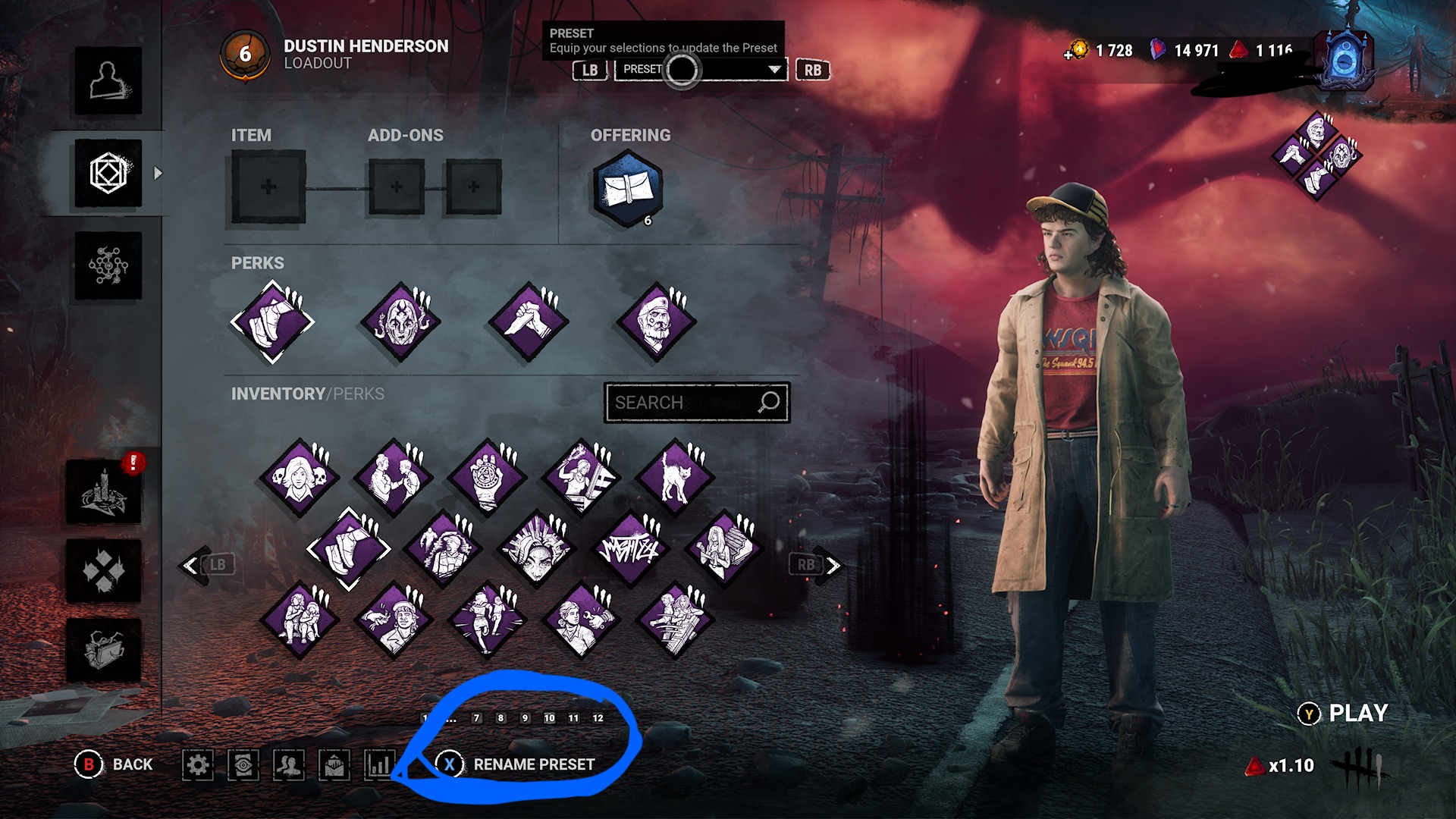Open the empty Item slot

point(268,187)
